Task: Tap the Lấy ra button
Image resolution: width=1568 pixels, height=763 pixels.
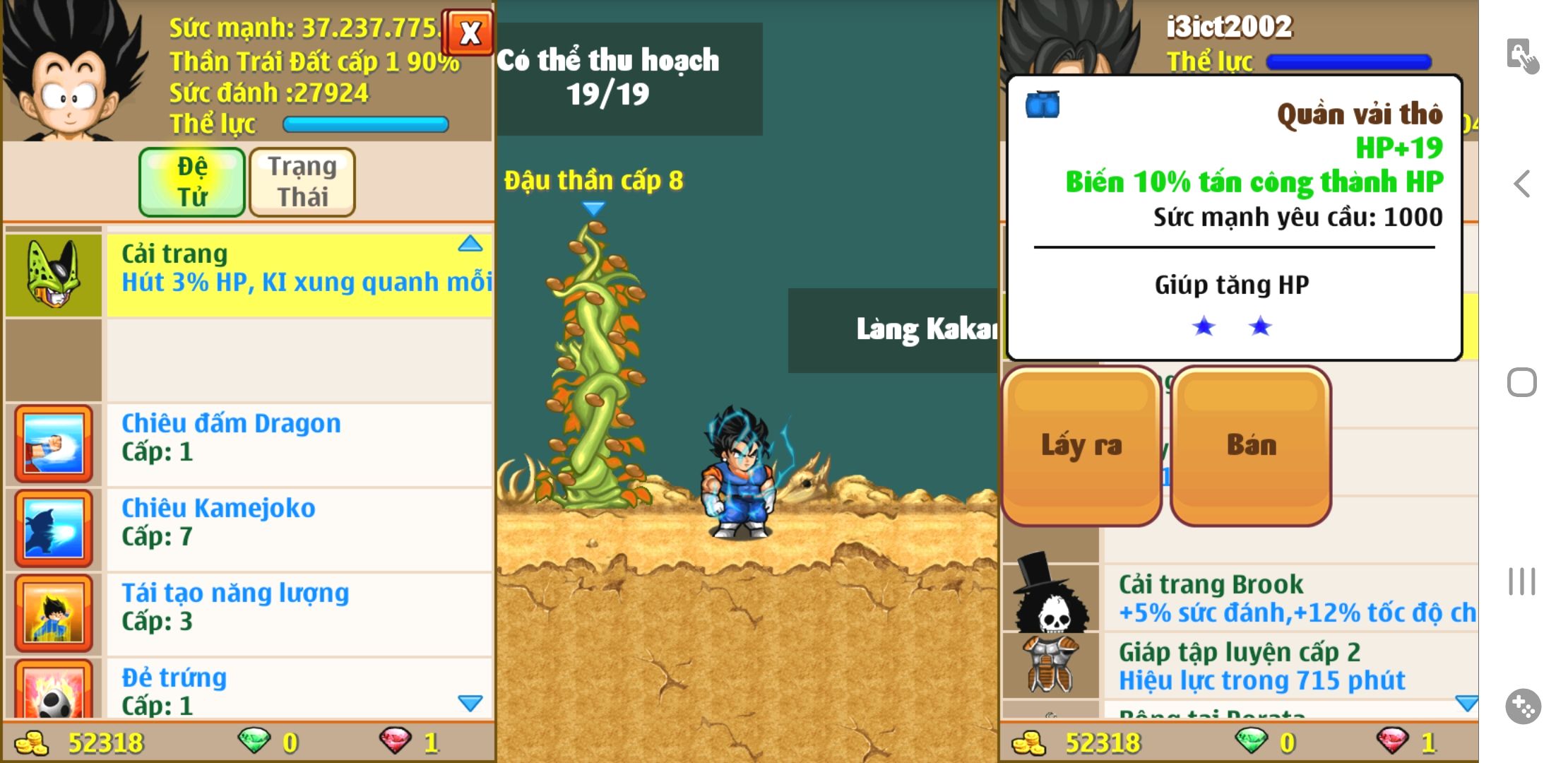Action: (1081, 446)
